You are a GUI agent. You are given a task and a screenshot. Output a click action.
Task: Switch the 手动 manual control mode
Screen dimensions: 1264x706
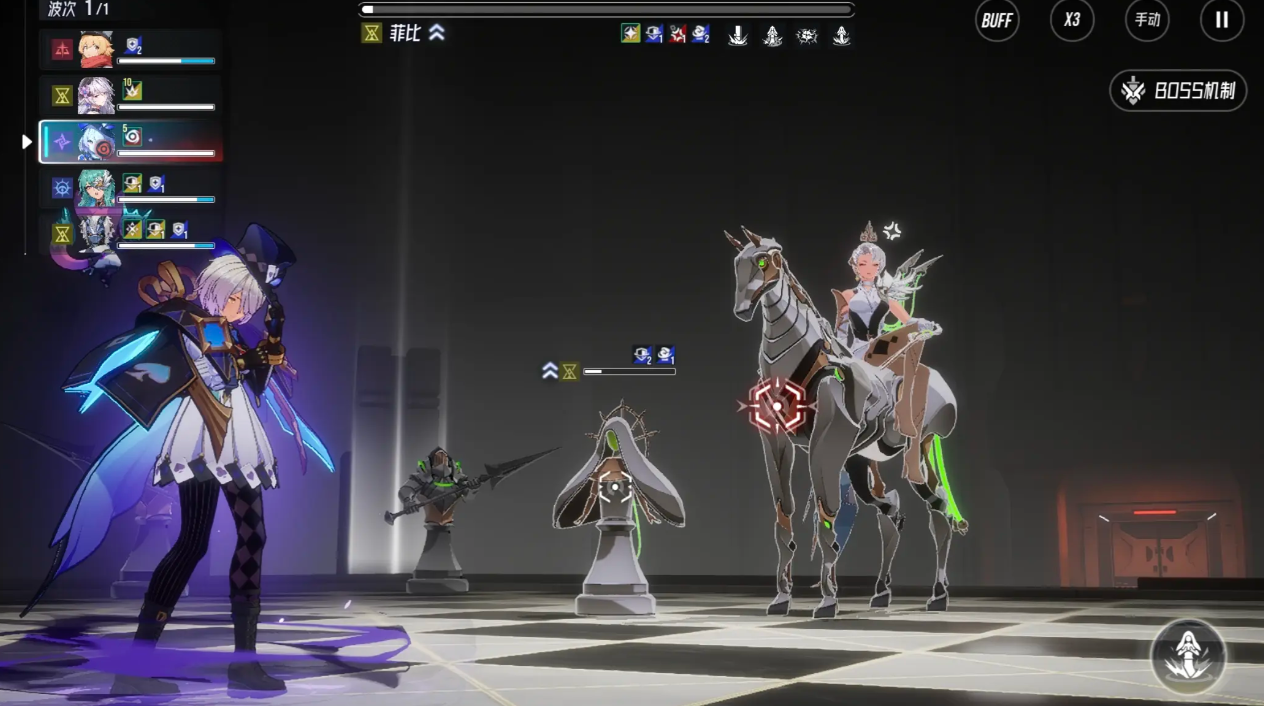point(1147,20)
